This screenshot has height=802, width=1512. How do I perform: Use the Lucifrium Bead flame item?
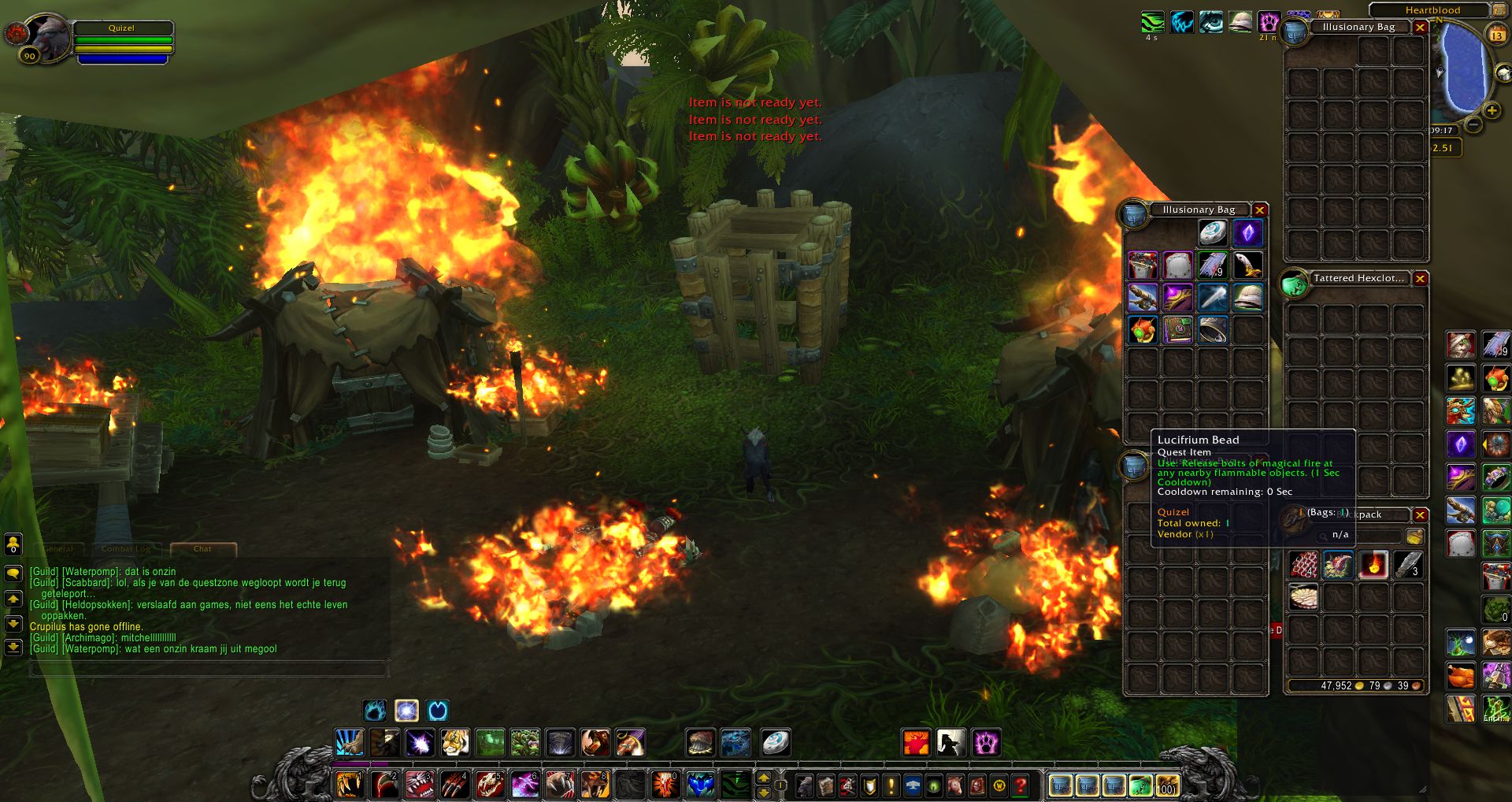tap(1373, 565)
